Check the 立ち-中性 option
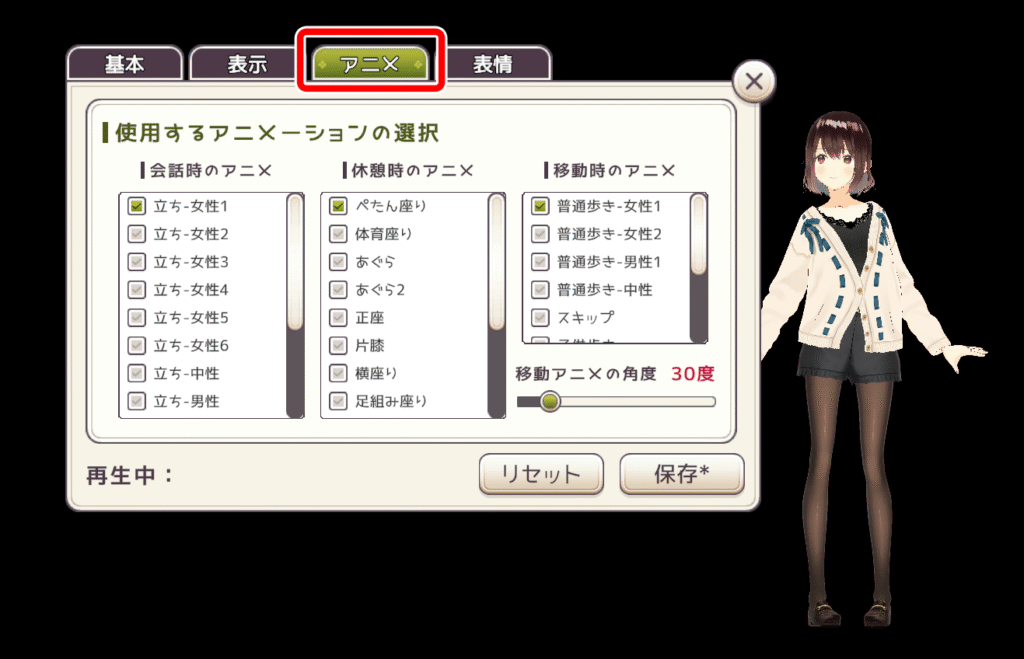This screenshot has height=659, width=1024. coord(137,373)
